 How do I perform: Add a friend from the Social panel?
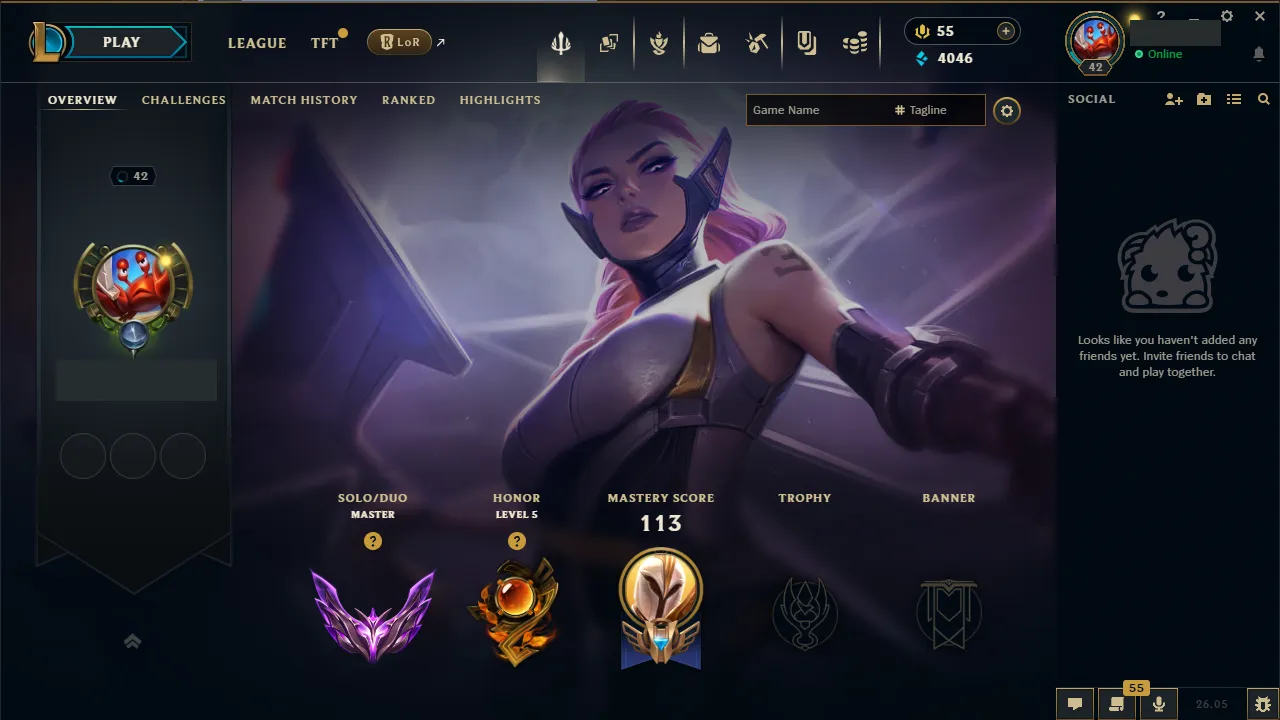tap(1172, 99)
